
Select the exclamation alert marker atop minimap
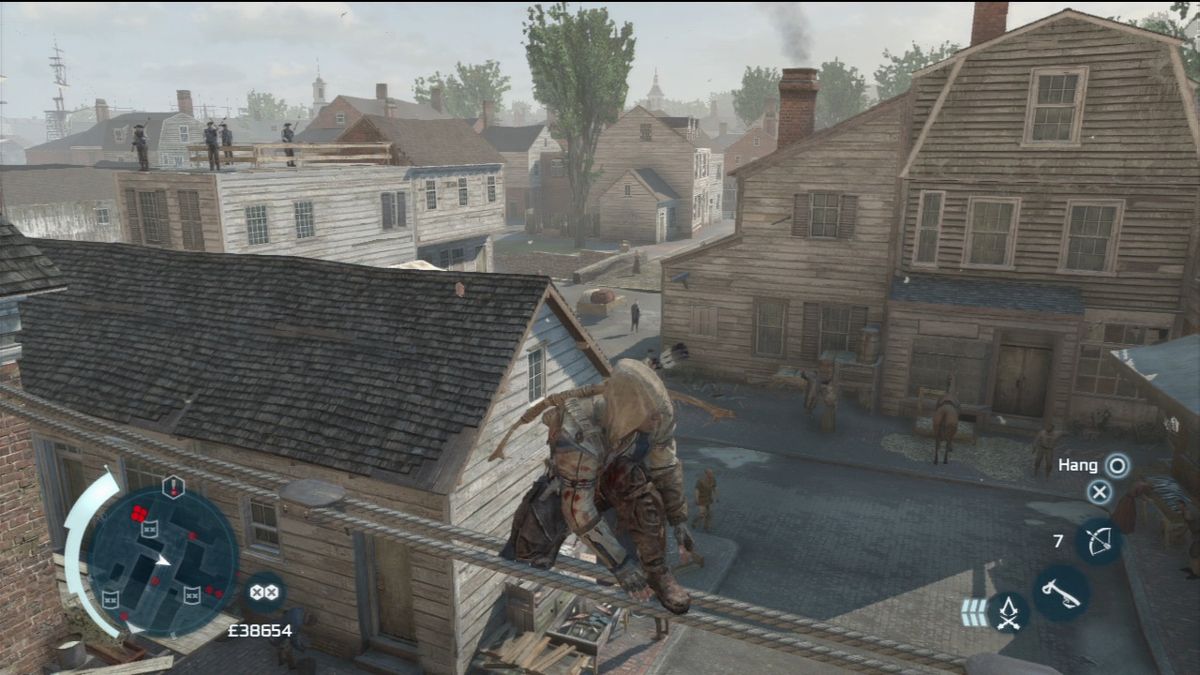pyautogui.click(x=173, y=487)
